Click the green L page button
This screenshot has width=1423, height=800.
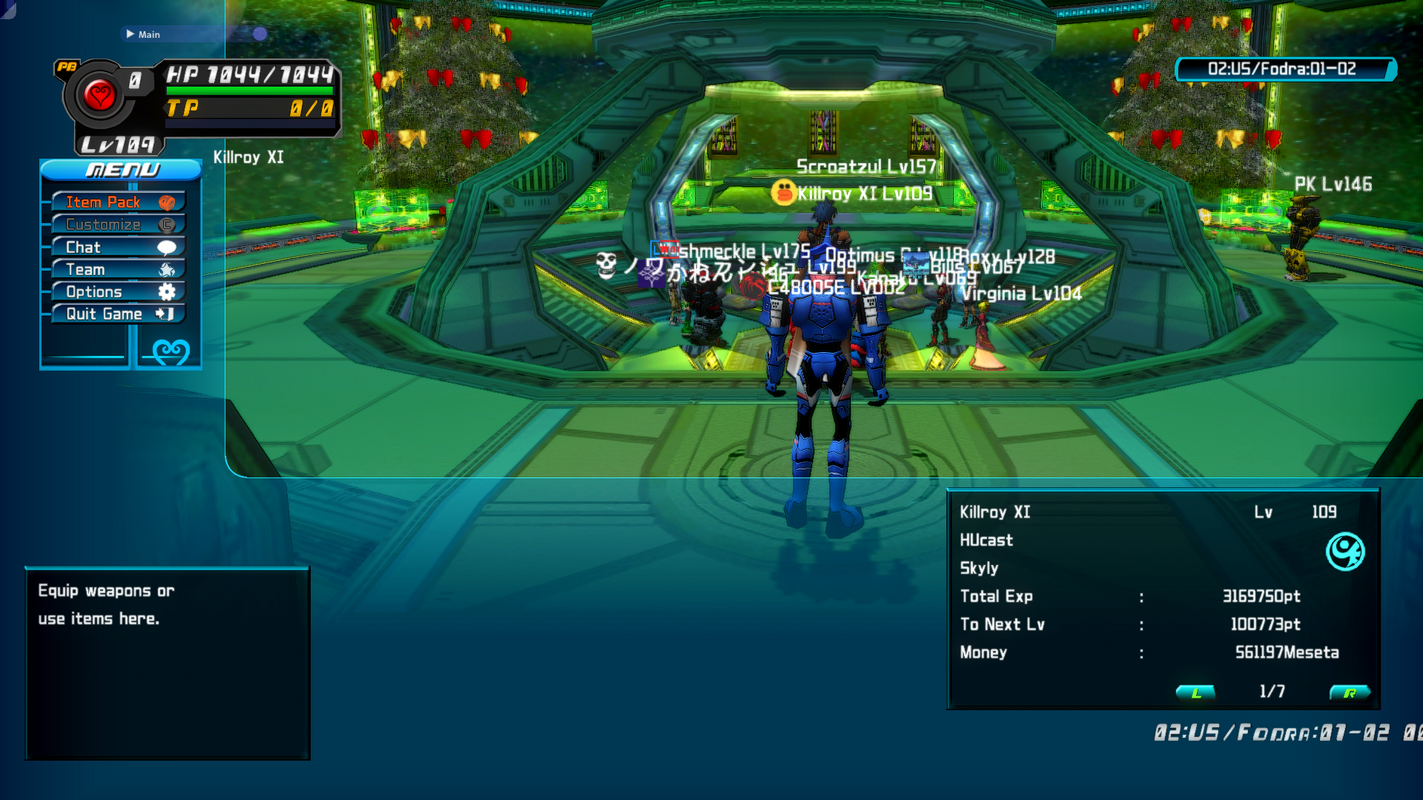point(1195,692)
